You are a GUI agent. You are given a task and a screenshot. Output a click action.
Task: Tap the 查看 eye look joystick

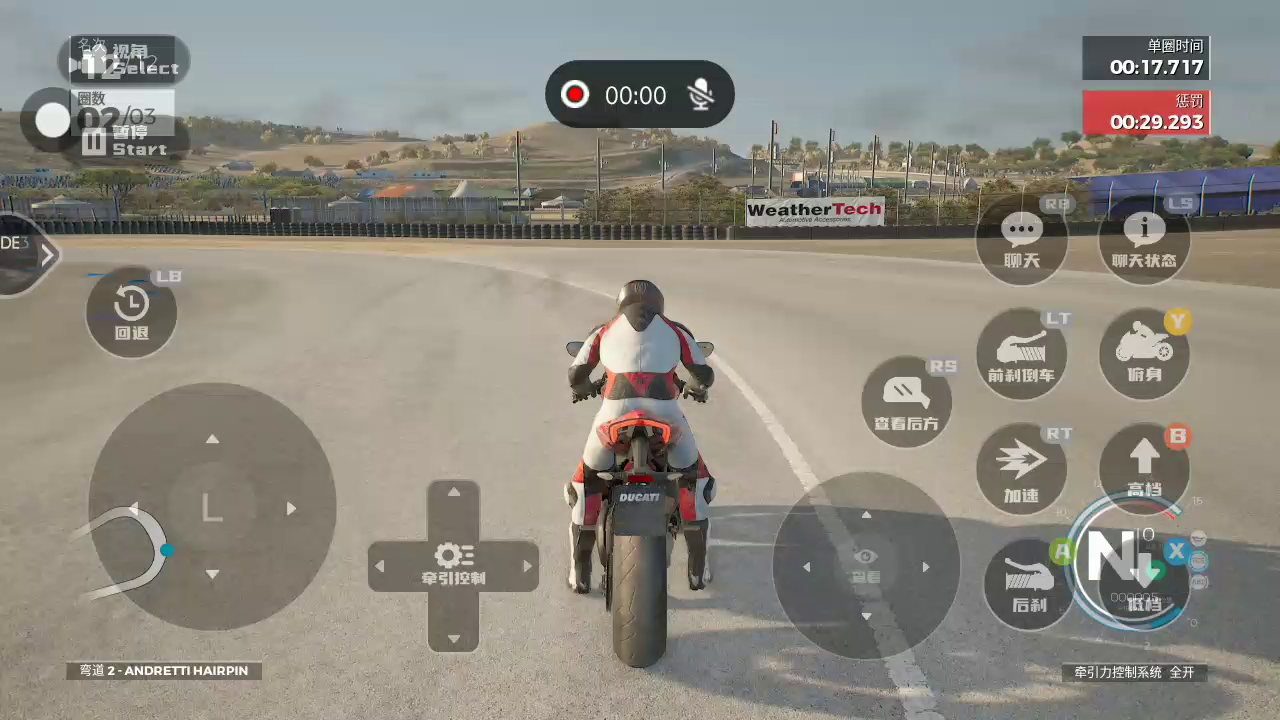tap(866, 566)
